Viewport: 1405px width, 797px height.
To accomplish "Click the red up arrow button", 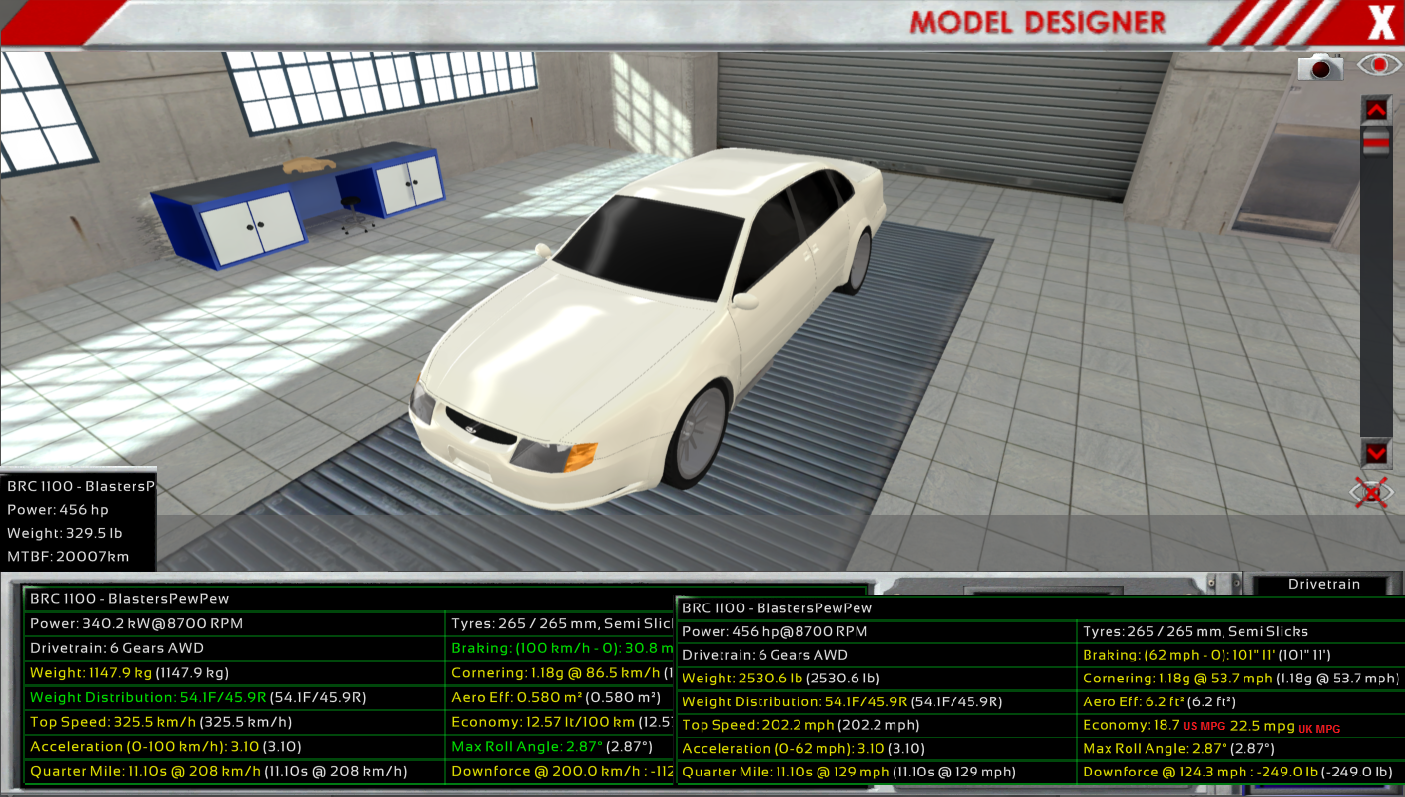I will point(1377,110).
